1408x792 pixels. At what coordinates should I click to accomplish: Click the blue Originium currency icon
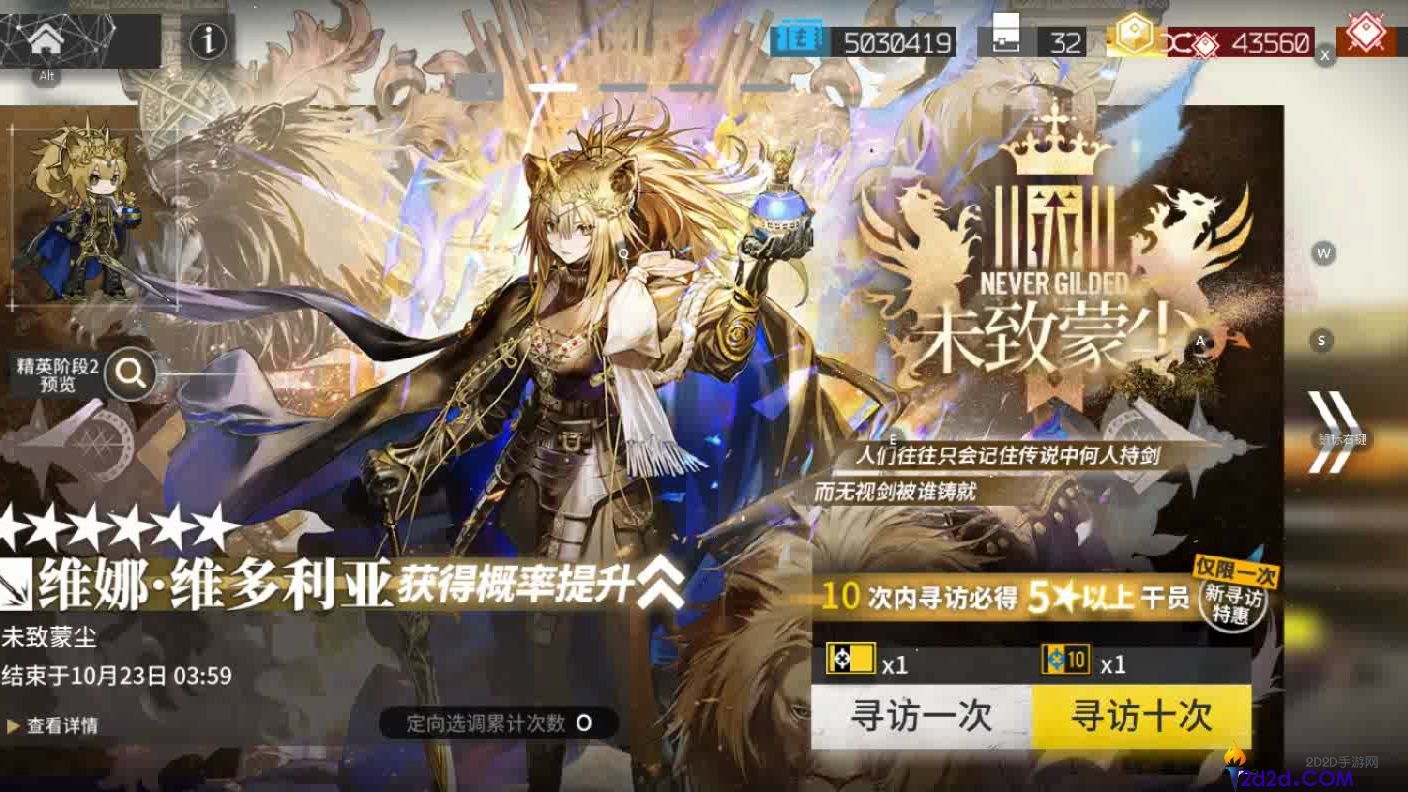[x=800, y=39]
